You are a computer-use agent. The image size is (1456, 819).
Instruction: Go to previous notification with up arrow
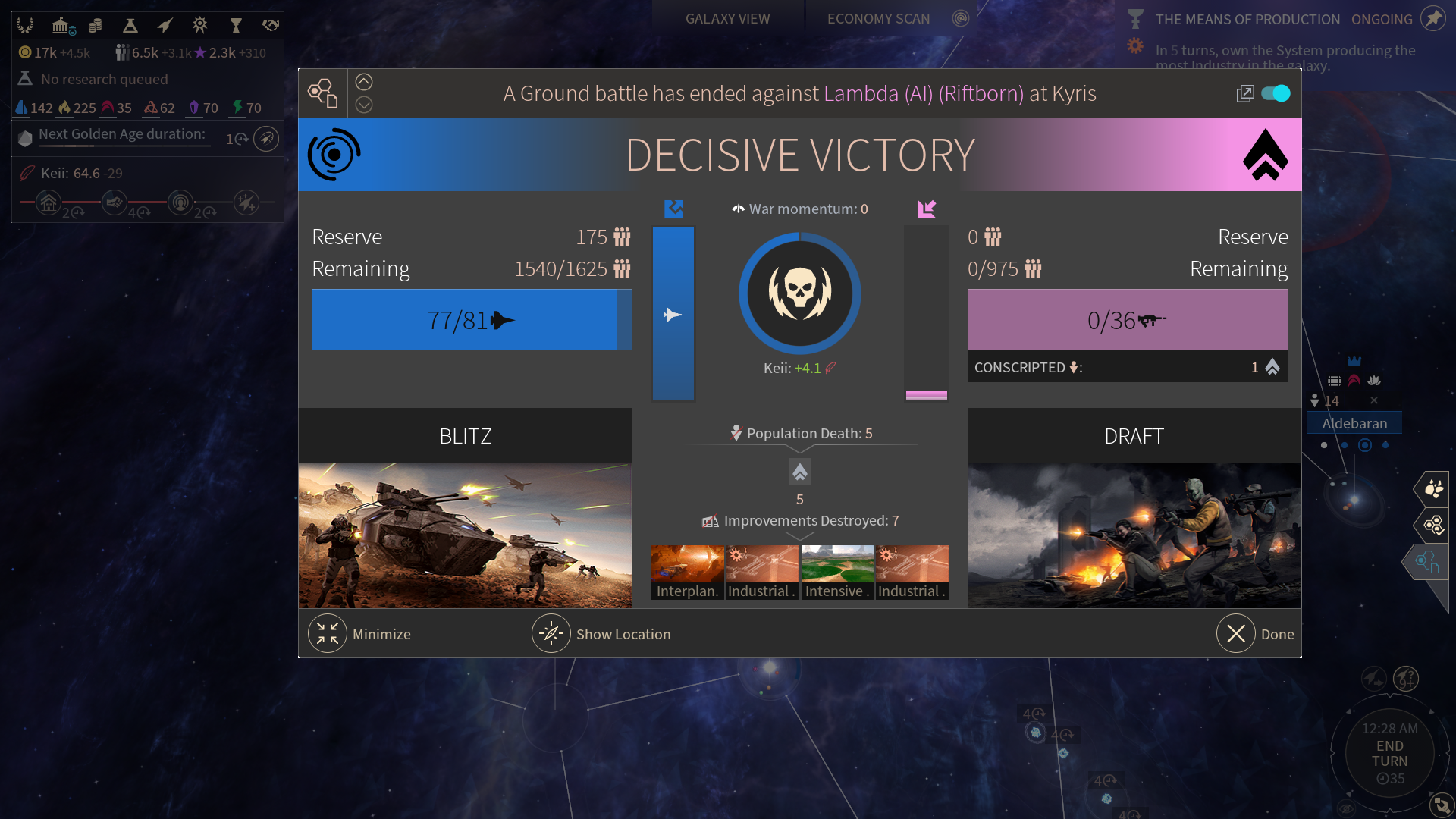(364, 82)
